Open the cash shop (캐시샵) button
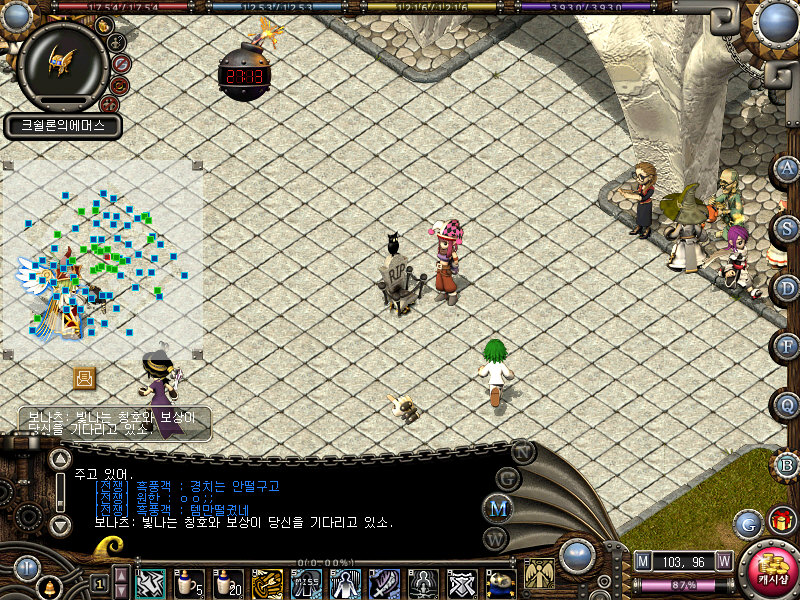Screen dimensions: 800x600 coord(769,570)
